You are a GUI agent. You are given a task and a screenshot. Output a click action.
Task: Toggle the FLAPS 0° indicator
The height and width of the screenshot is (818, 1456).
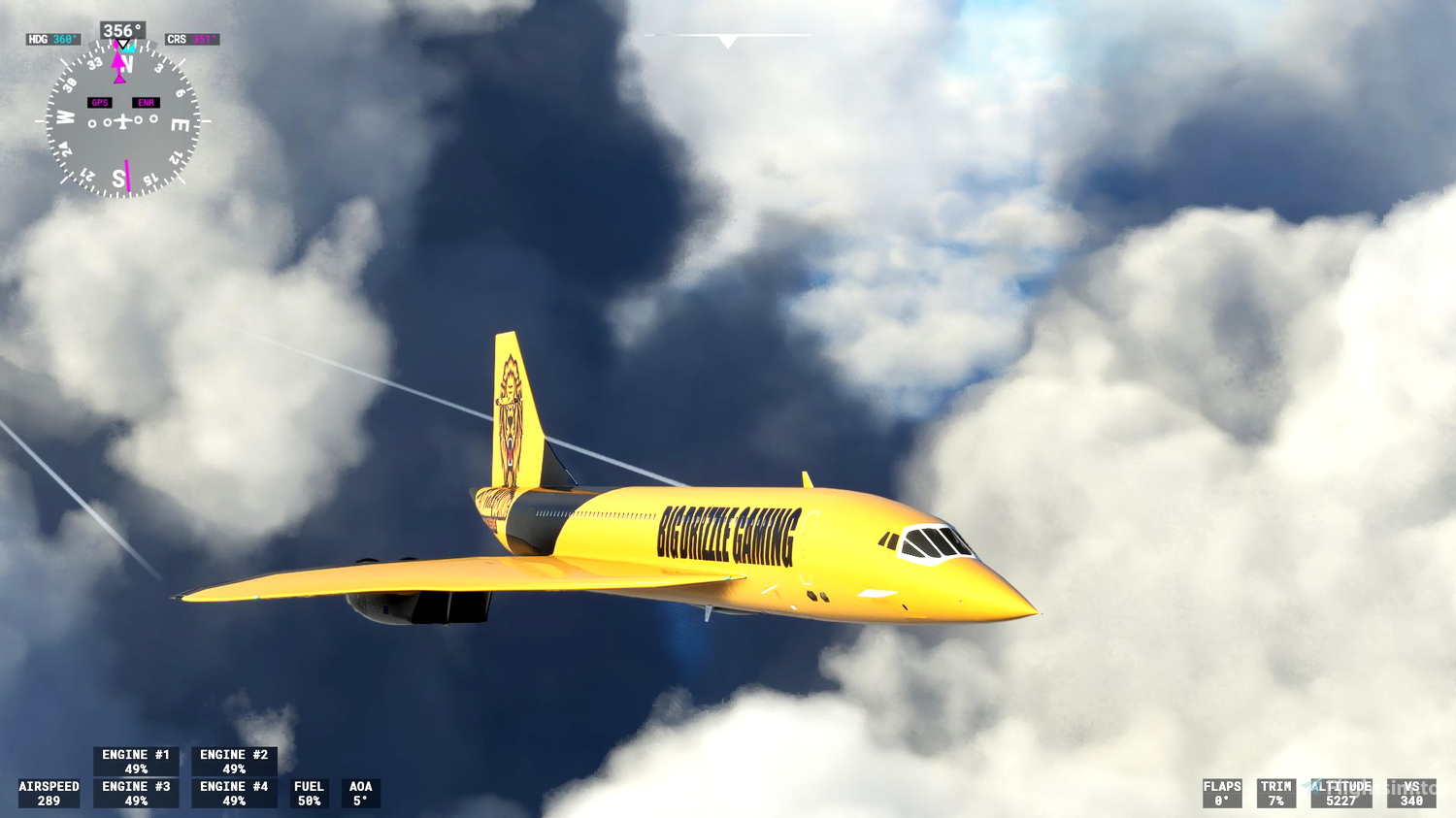pos(1222,793)
